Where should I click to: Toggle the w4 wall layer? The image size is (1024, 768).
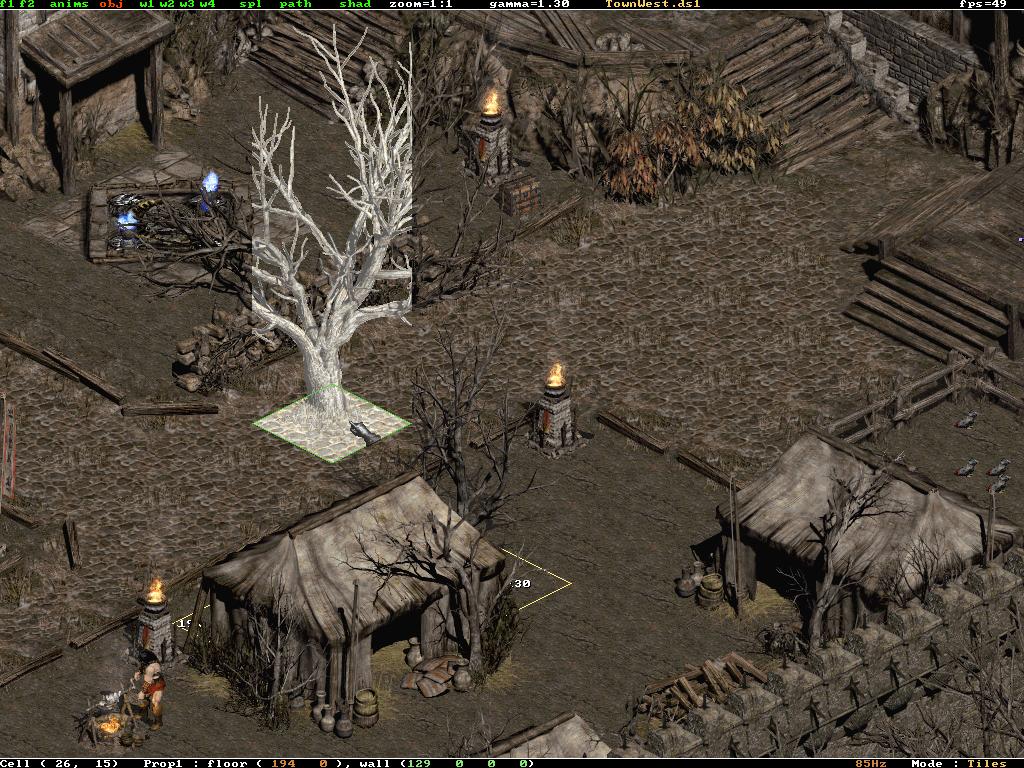pos(207,4)
